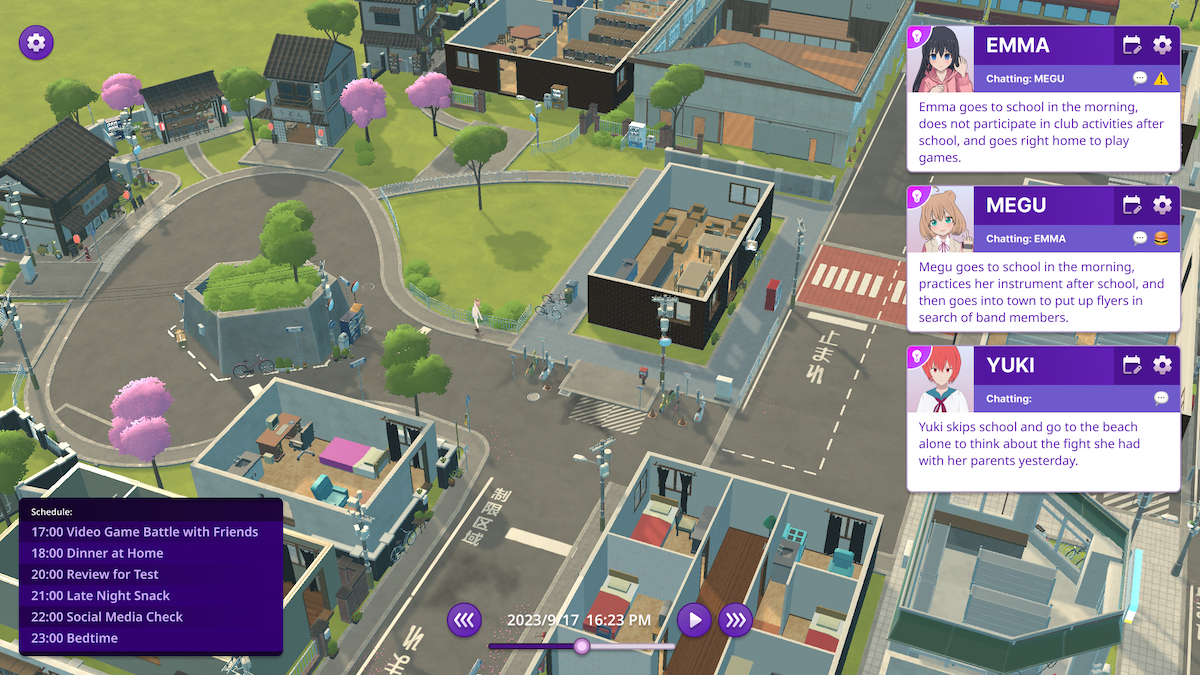Open Yuki's schedule edit calendar icon

click(1132, 365)
